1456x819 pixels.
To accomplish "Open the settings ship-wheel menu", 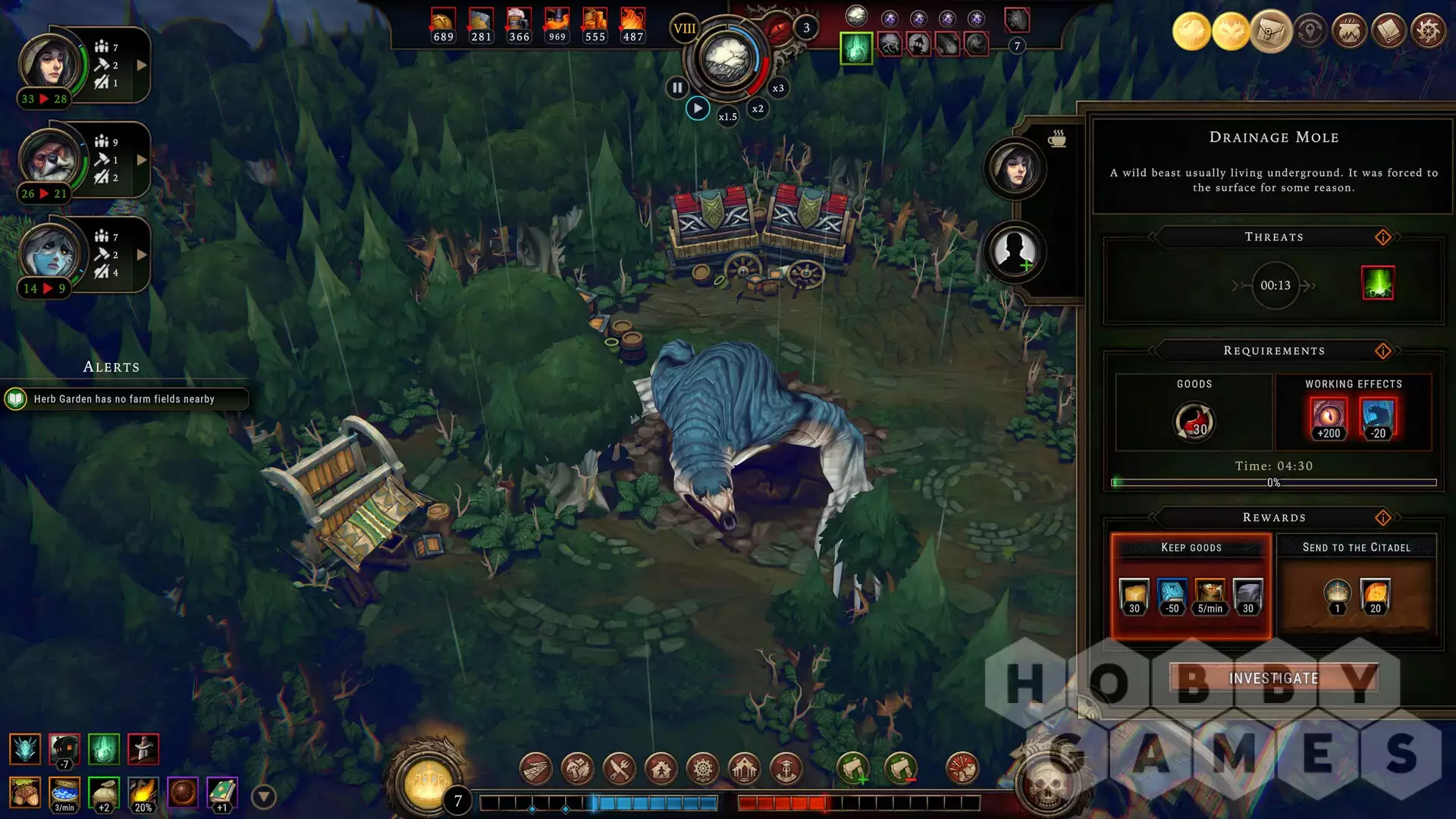I will [1429, 32].
